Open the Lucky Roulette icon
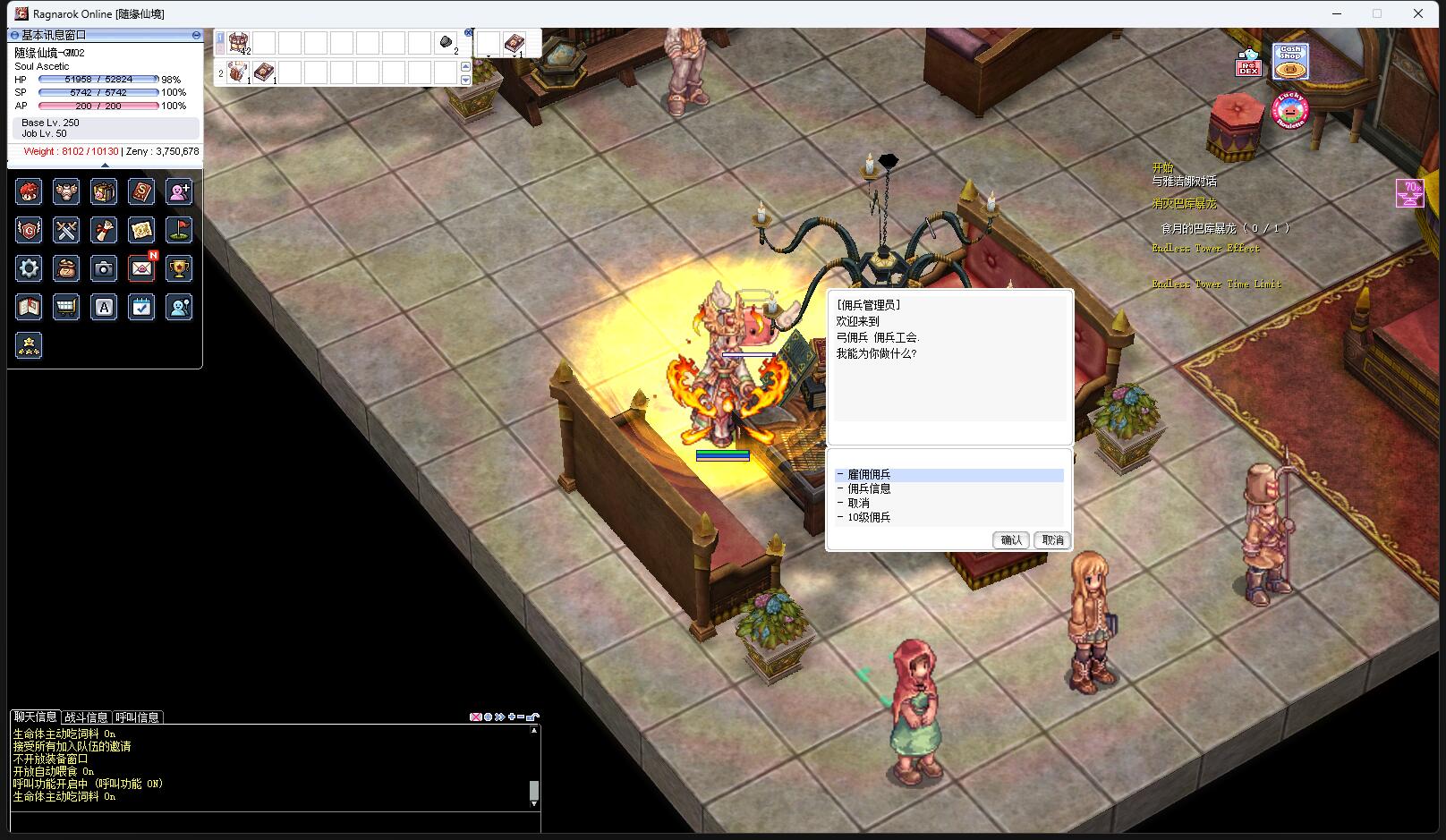1446x840 pixels. click(x=1290, y=112)
